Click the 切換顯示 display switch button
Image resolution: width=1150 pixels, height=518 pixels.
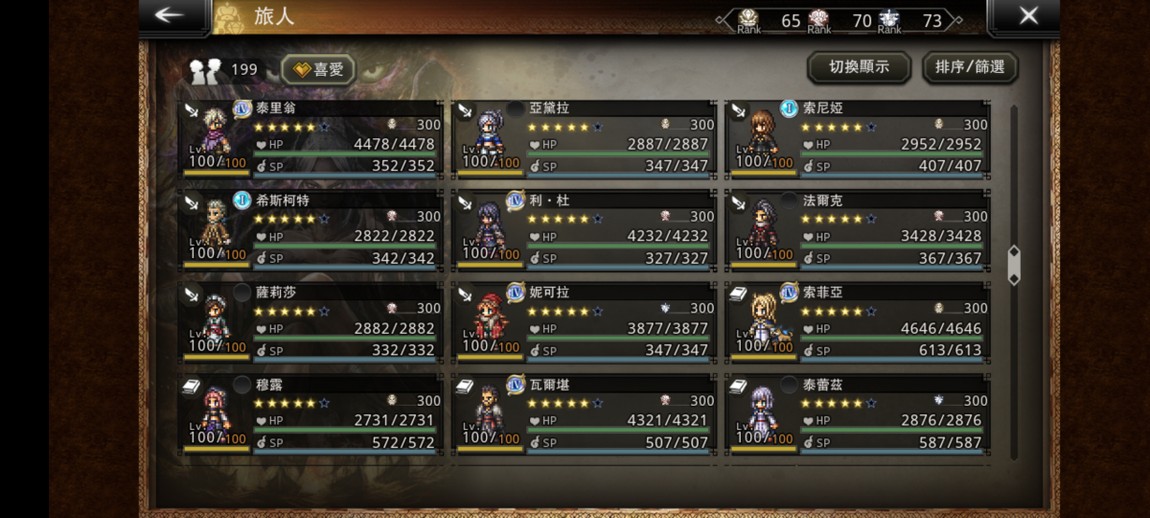[x=859, y=67]
